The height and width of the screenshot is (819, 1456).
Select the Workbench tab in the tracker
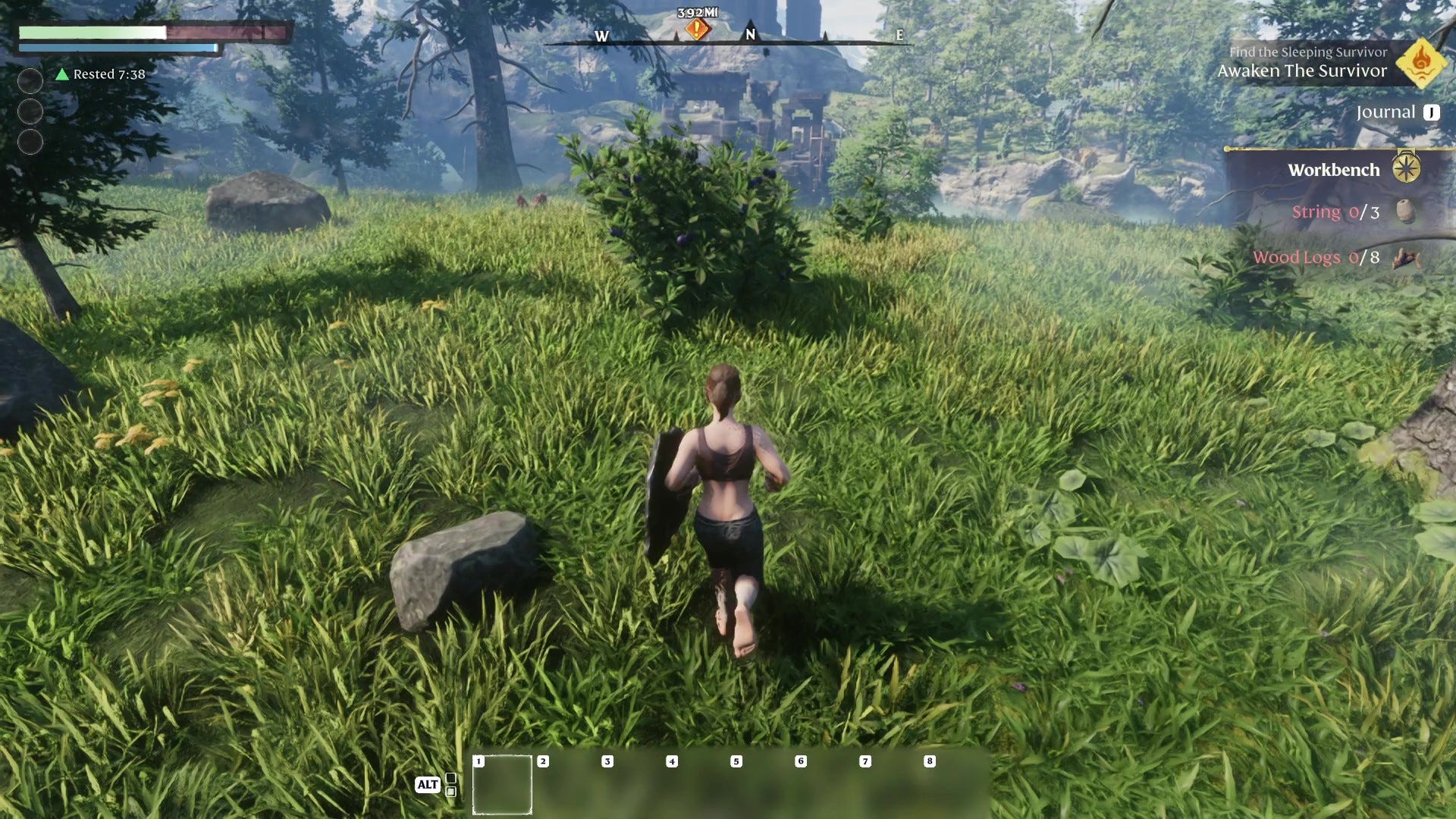(x=1333, y=169)
